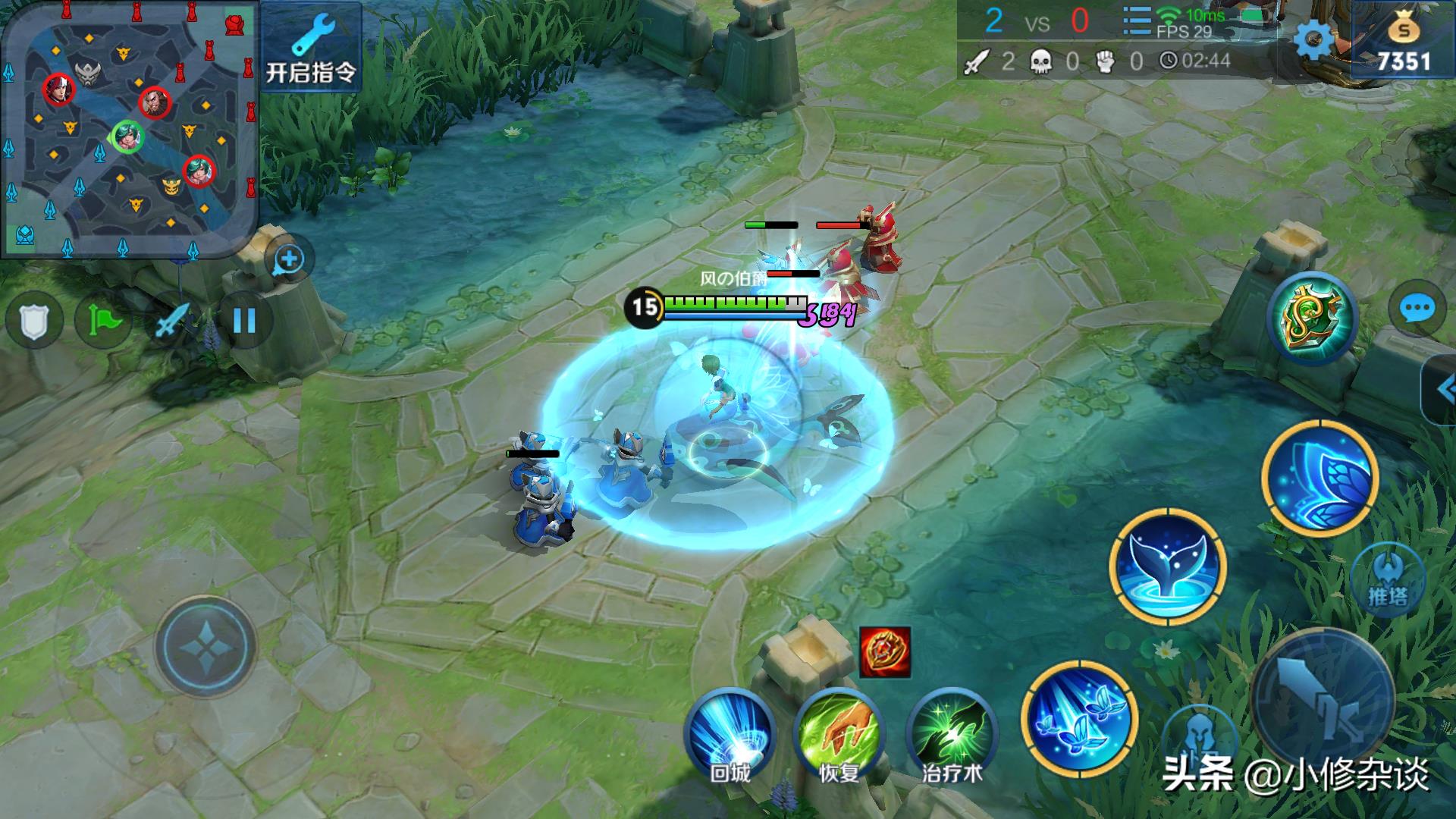This screenshot has height=819, width=1456.
Task: Click the minimap in the corner
Action: tap(129, 129)
